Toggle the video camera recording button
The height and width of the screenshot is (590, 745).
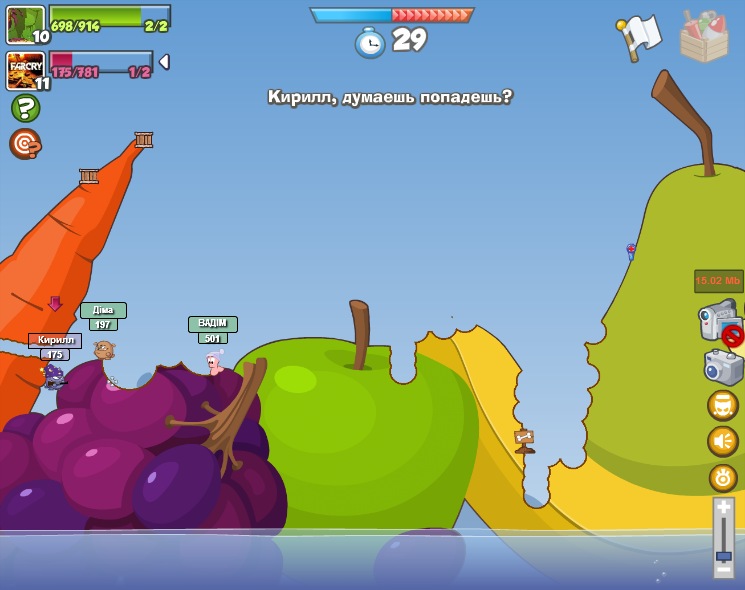click(720, 322)
